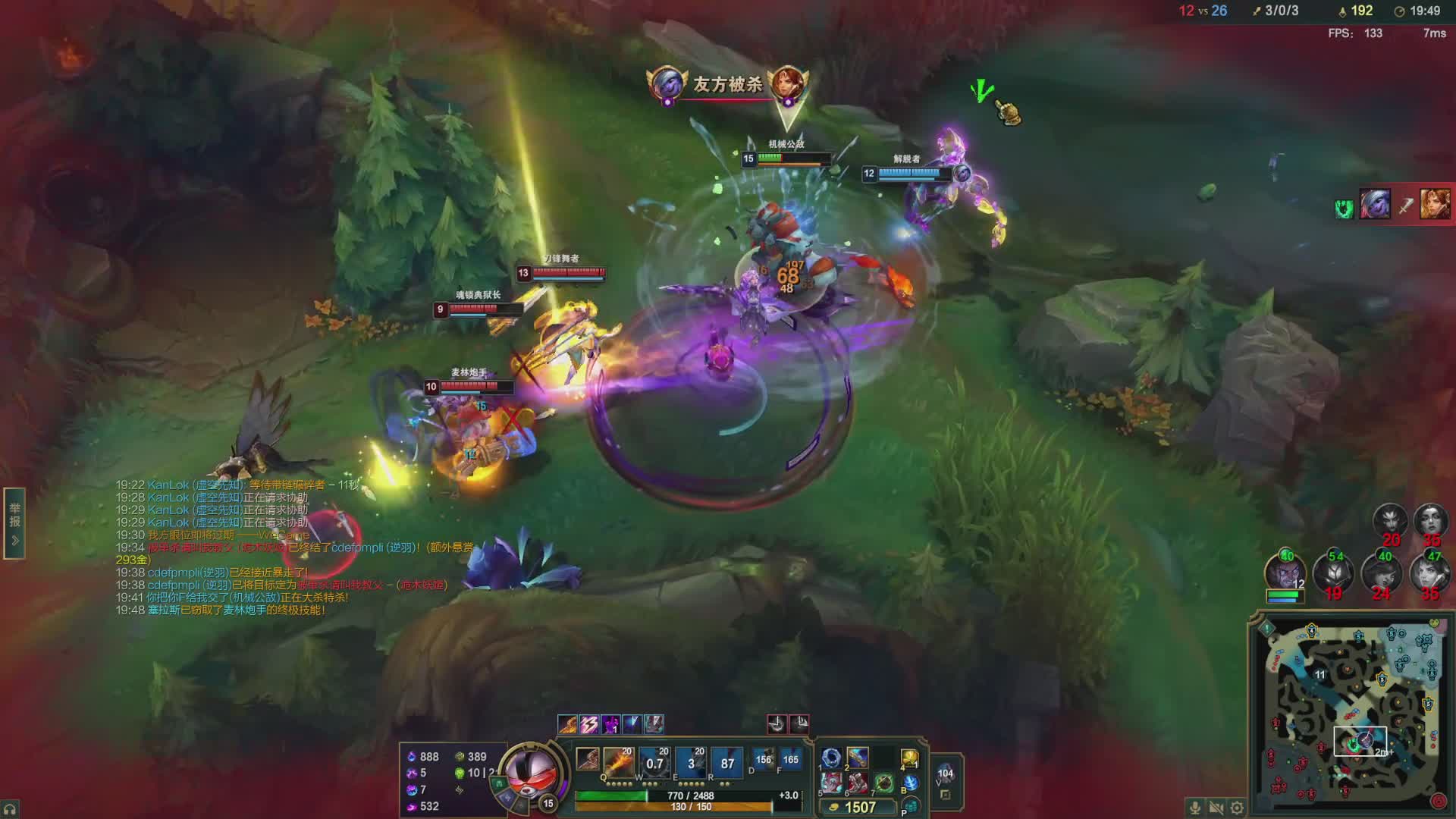Open settings with the gear icon
This screenshot has width=1456, height=819.
[x=1237, y=808]
